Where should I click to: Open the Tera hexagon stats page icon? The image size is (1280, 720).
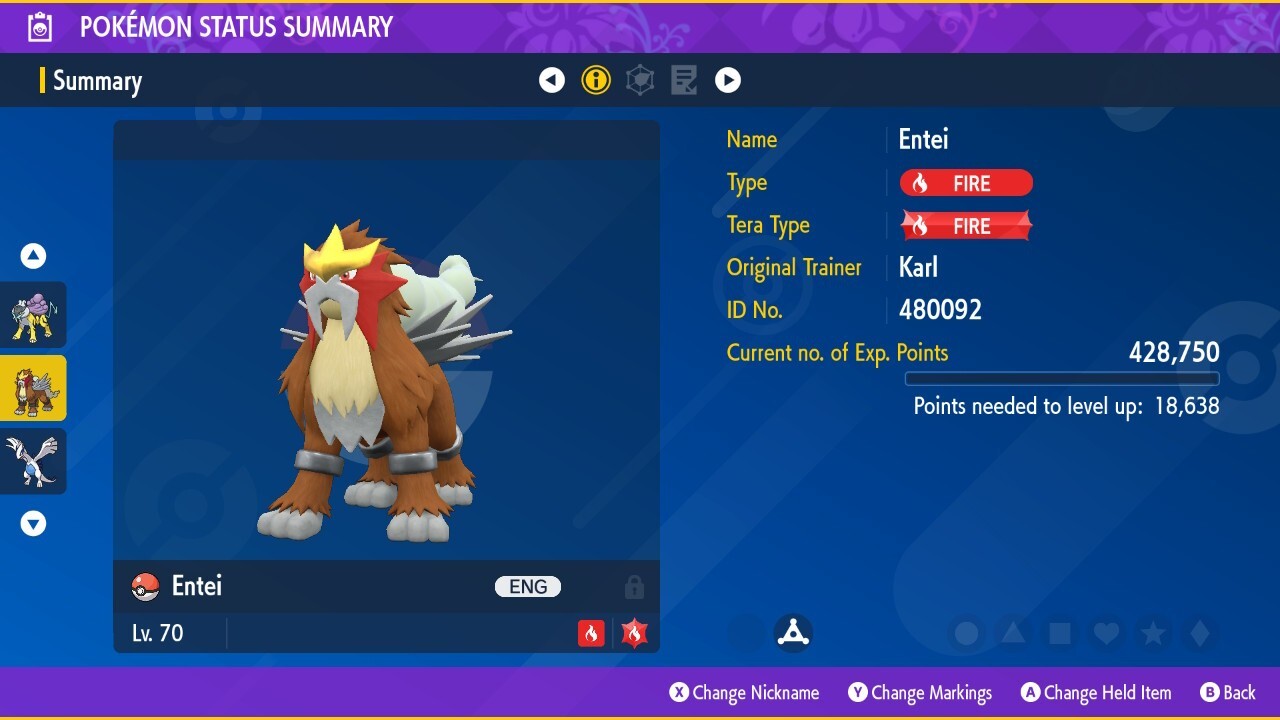pyautogui.click(x=639, y=80)
